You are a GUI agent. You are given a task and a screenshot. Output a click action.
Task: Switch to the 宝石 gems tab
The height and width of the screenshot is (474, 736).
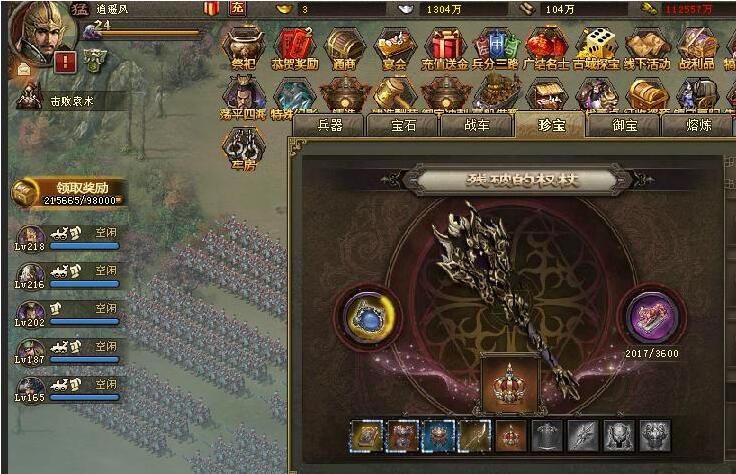pos(403,125)
